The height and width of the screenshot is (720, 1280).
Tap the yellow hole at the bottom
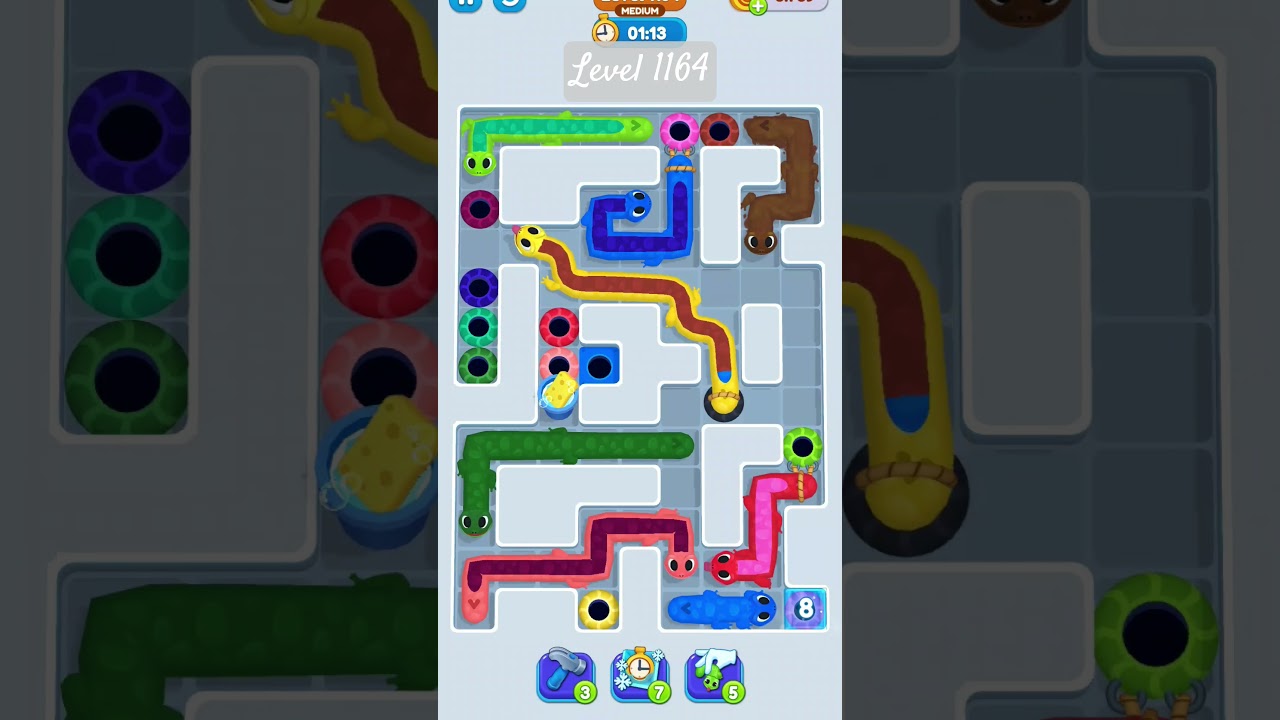pos(600,610)
